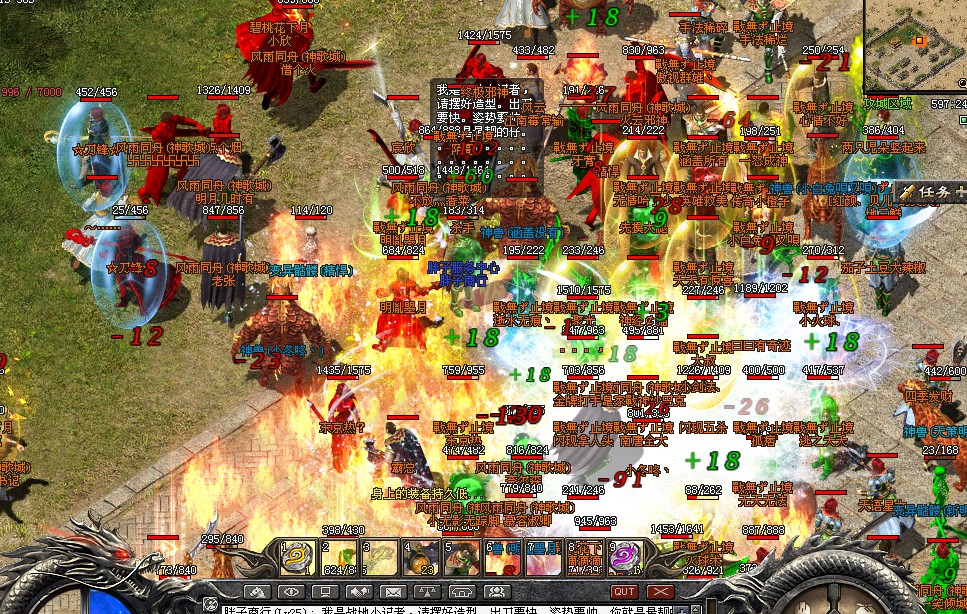Open the mail envelope button
The image size is (967, 614).
click(x=393, y=593)
